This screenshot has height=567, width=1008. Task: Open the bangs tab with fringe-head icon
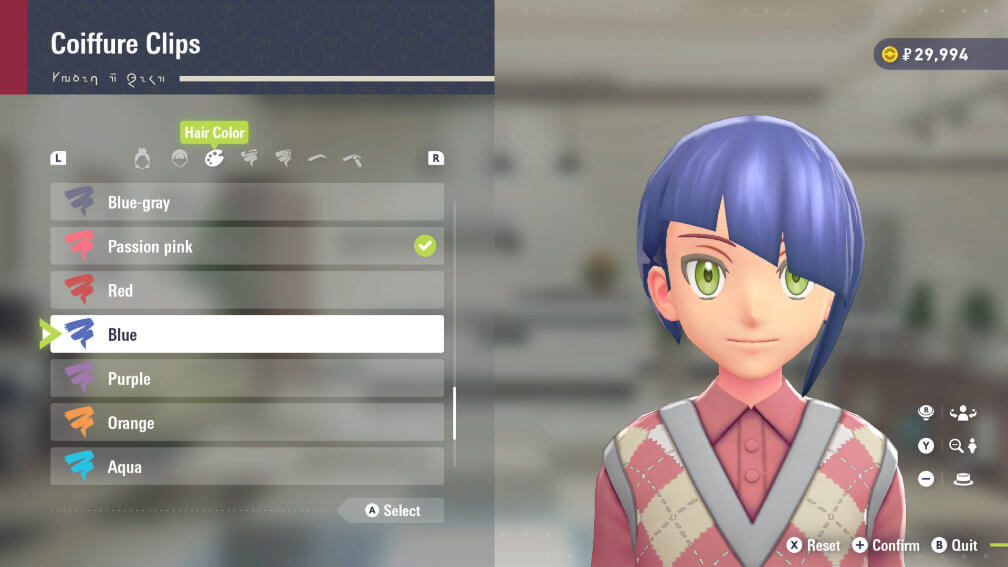179,158
